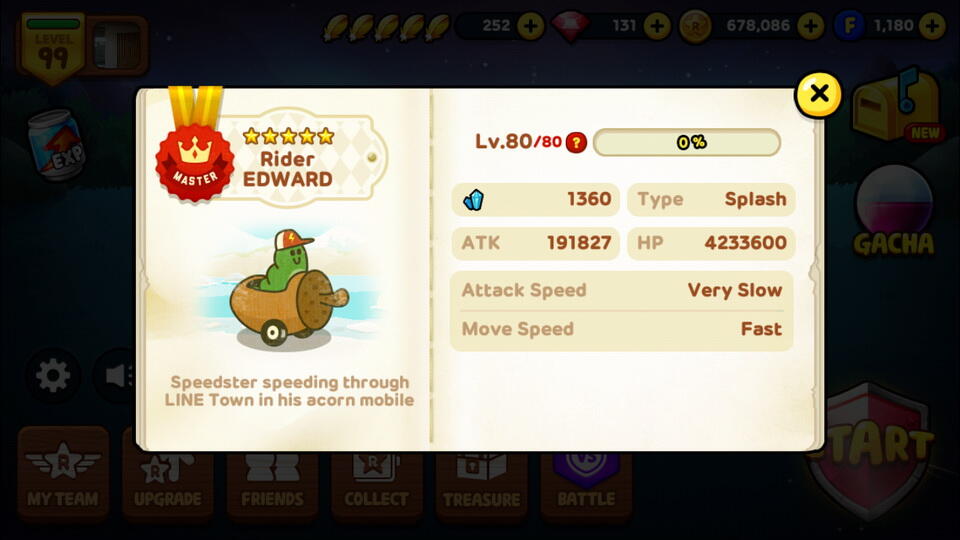Viewport: 960px width, 540px height.
Task: Add gold coins using the plus button
Action: tap(811, 26)
